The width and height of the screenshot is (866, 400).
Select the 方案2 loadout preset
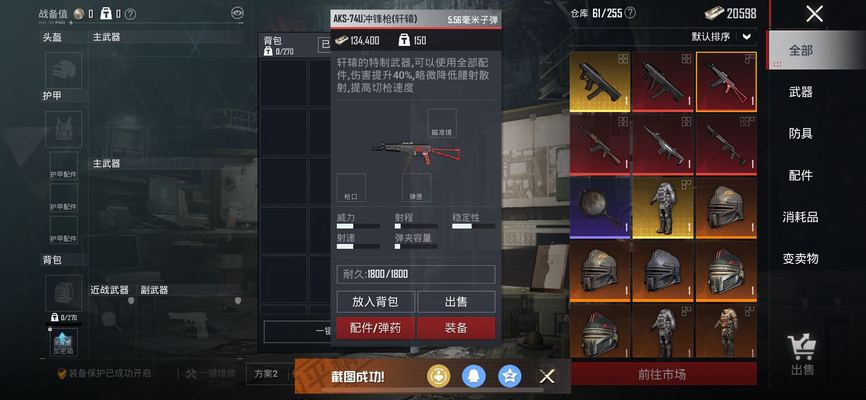tap(266, 374)
